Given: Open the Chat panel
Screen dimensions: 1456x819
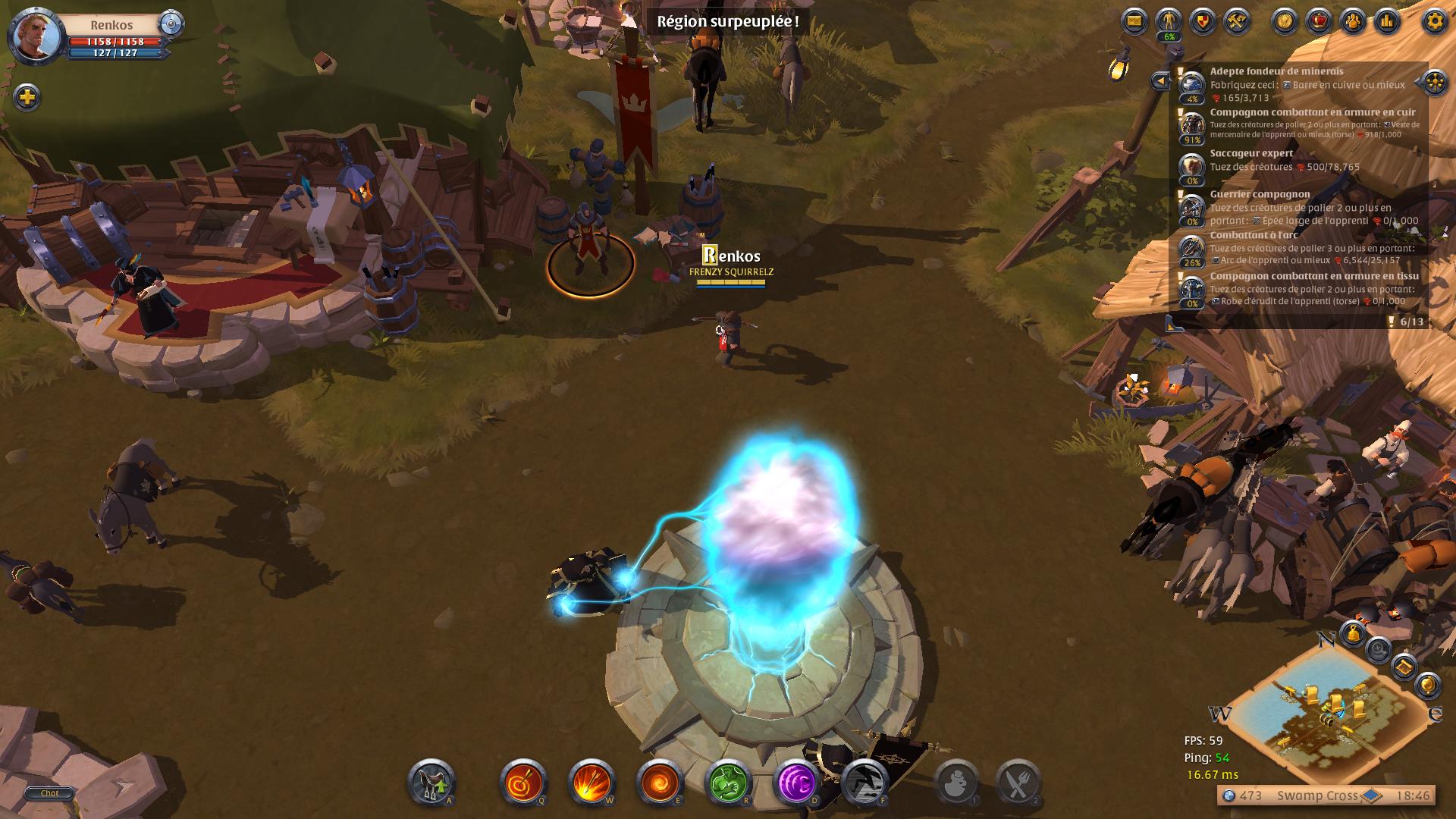Looking at the screenshot, I should click(49, 793).
